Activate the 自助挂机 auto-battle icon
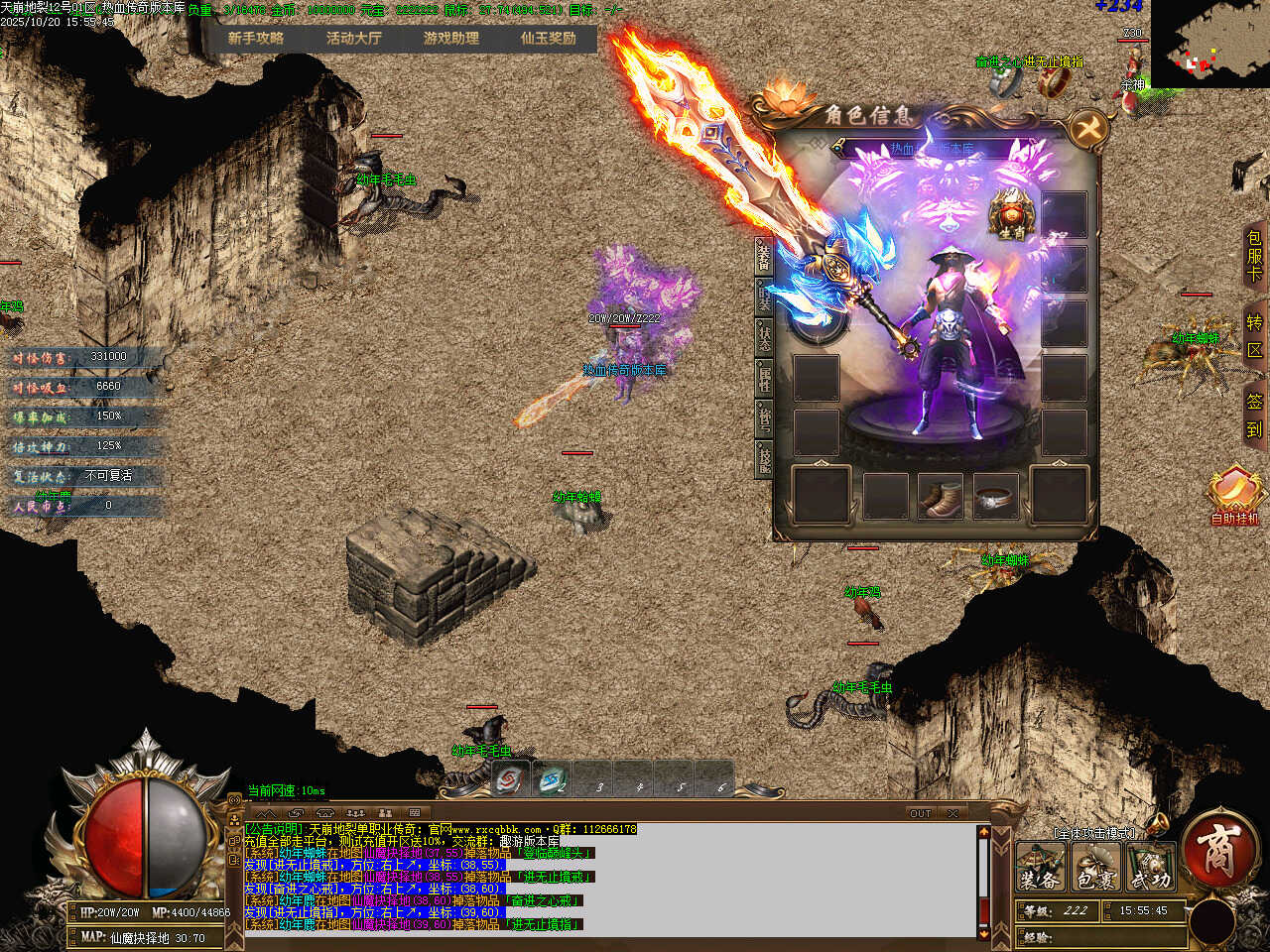 click(x=1234, y=494)
